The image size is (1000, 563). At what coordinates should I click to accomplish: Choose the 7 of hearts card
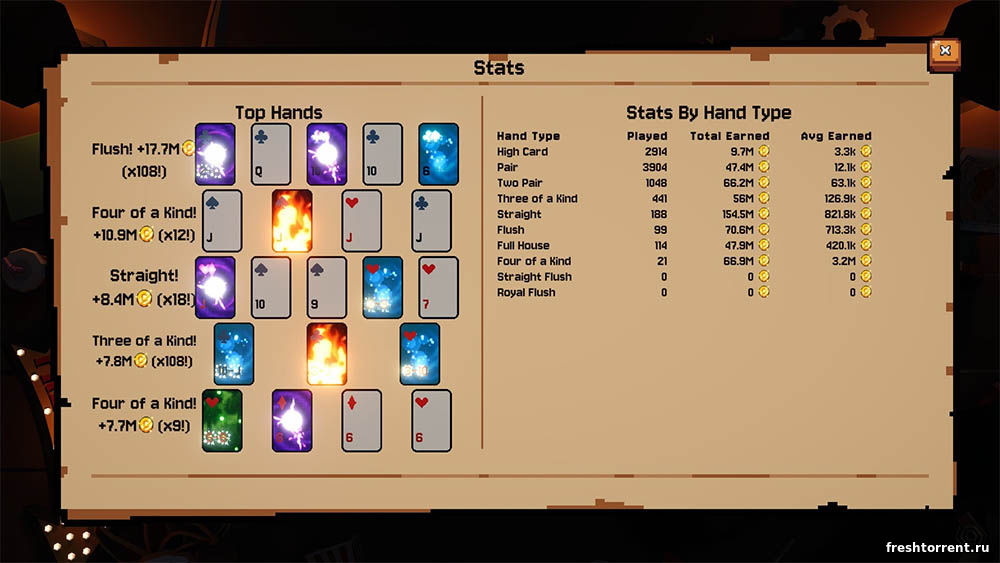[438, 288]
